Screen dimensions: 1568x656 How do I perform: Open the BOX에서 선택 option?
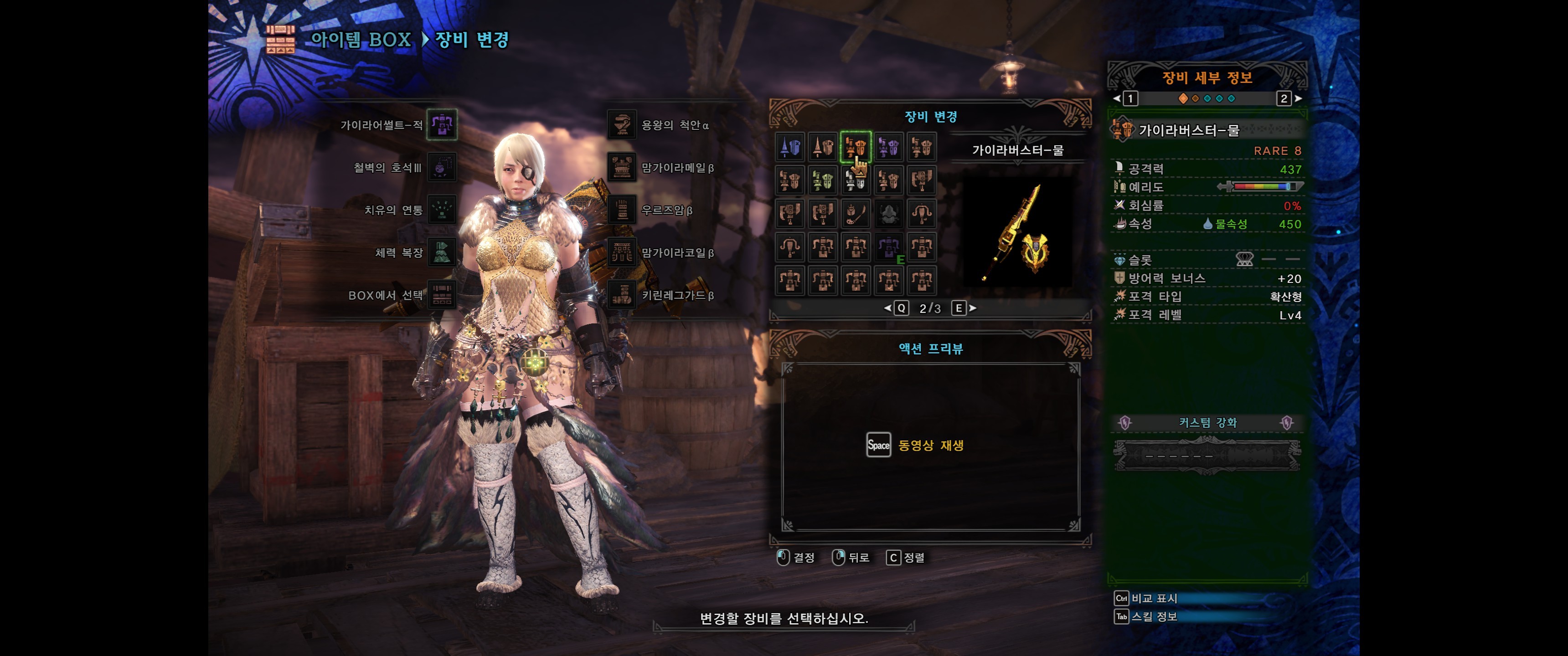click(441, 295)
